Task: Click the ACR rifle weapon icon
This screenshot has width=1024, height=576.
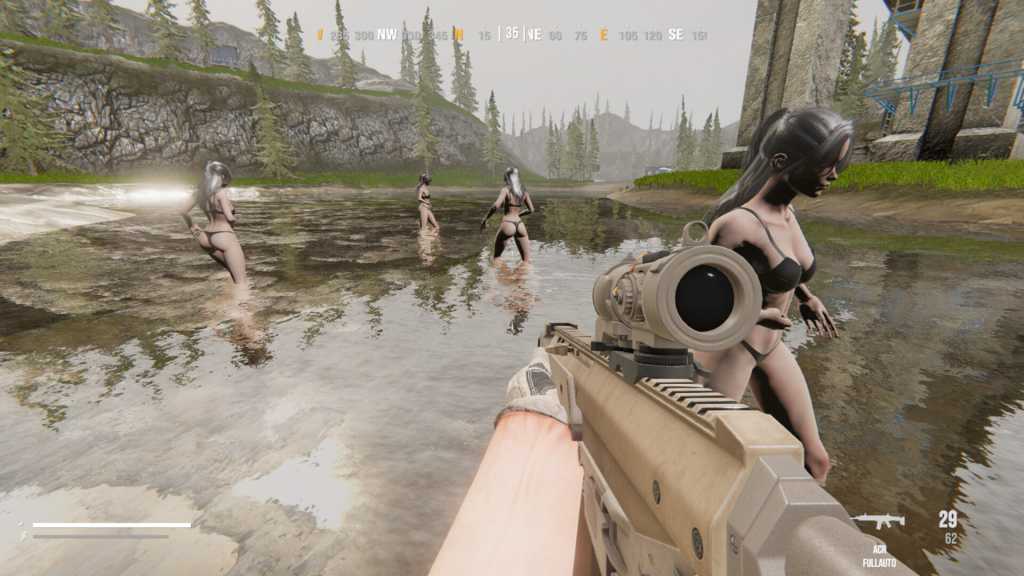Action: click(x=879, y=520)
